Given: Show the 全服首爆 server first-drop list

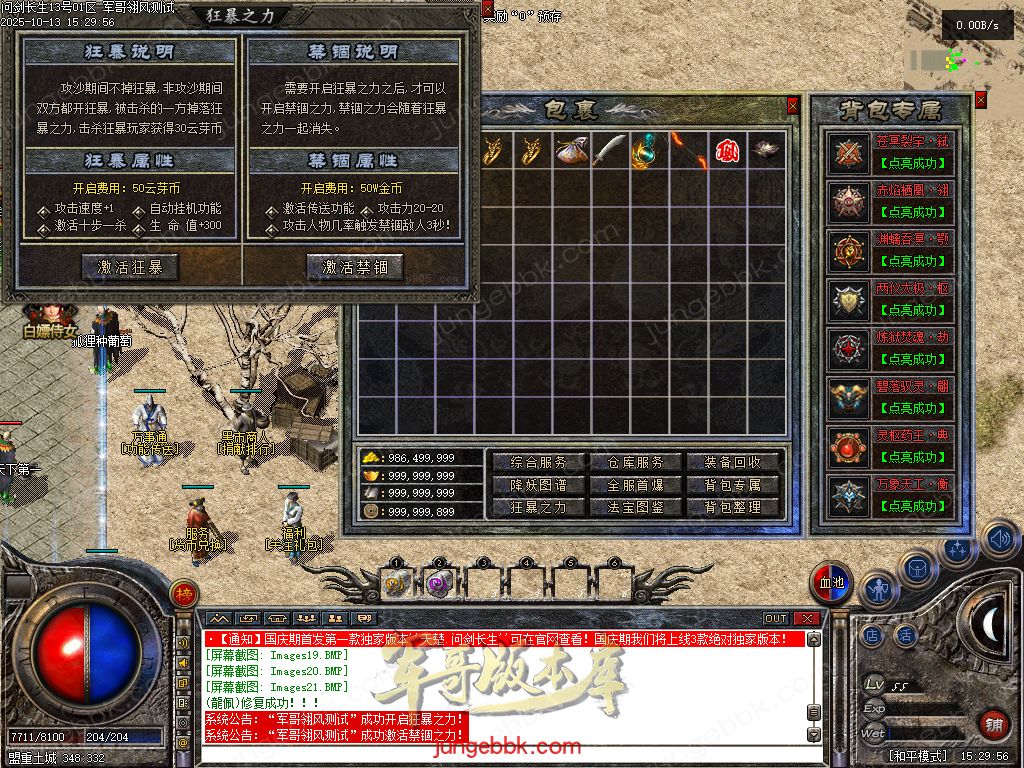Looking at the screenshot, I should coord(635,485).
